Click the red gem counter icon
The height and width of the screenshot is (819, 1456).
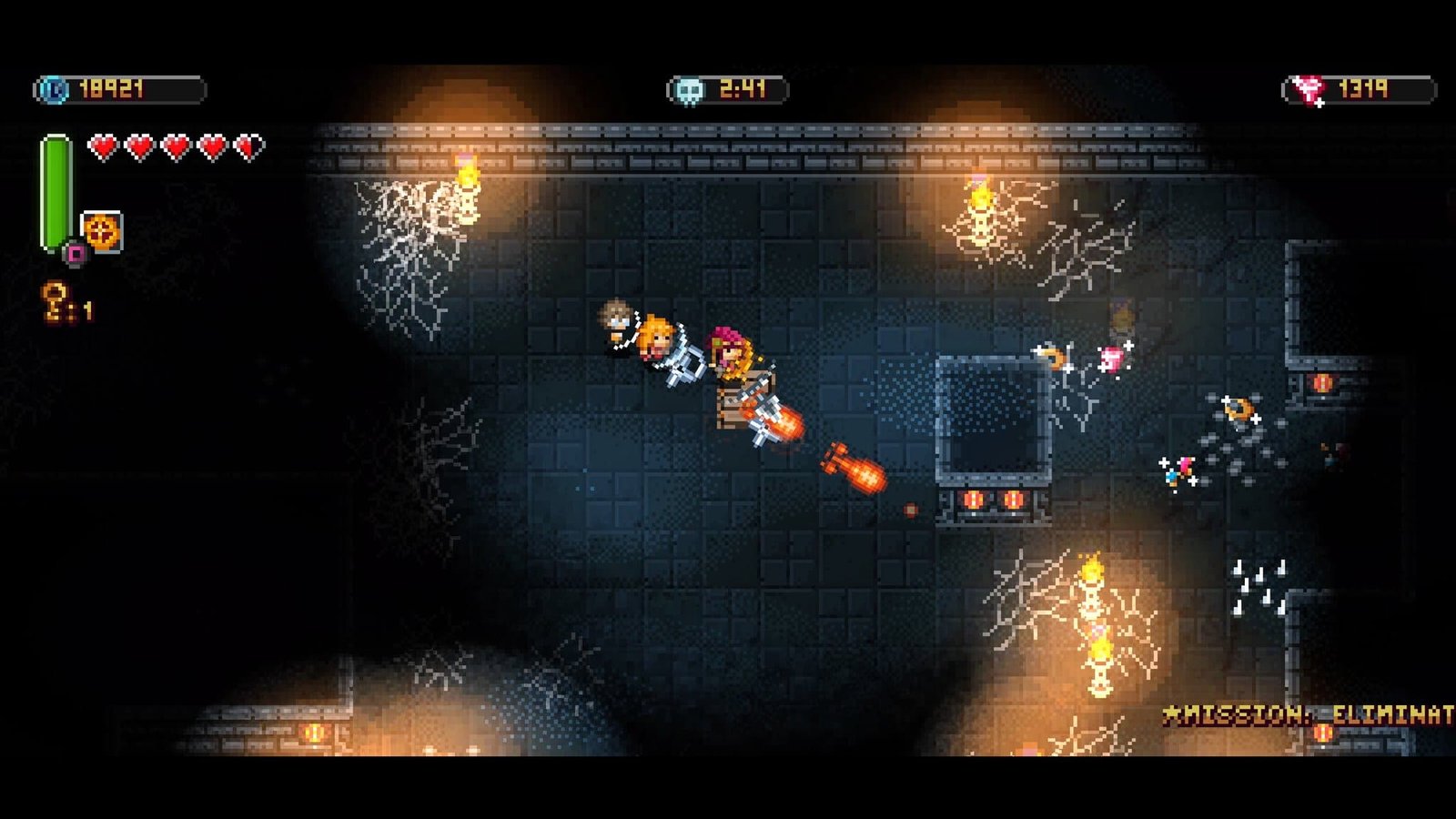click(1307, 86)
